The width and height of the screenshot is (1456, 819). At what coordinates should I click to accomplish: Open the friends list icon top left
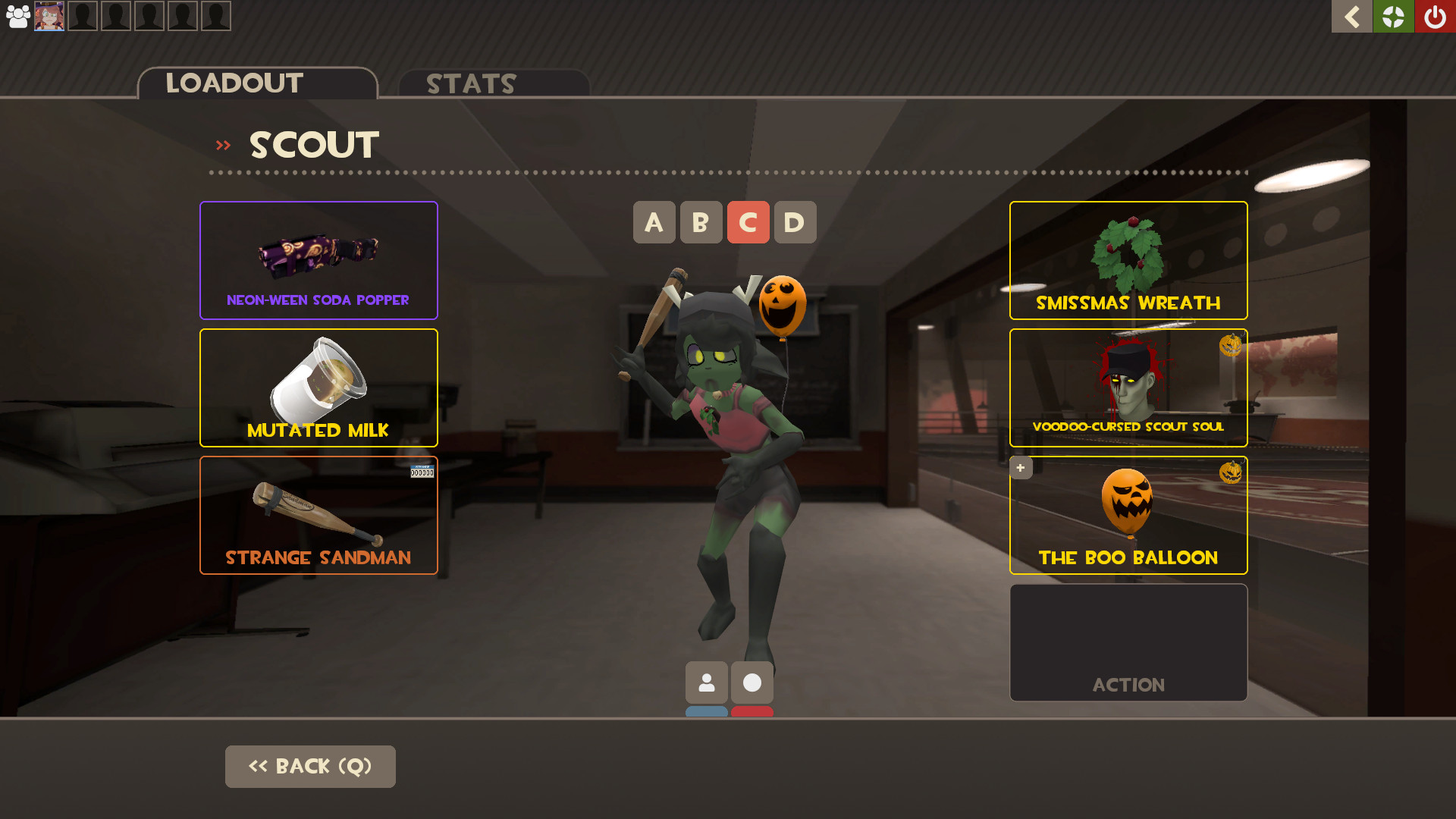point(17,15)
